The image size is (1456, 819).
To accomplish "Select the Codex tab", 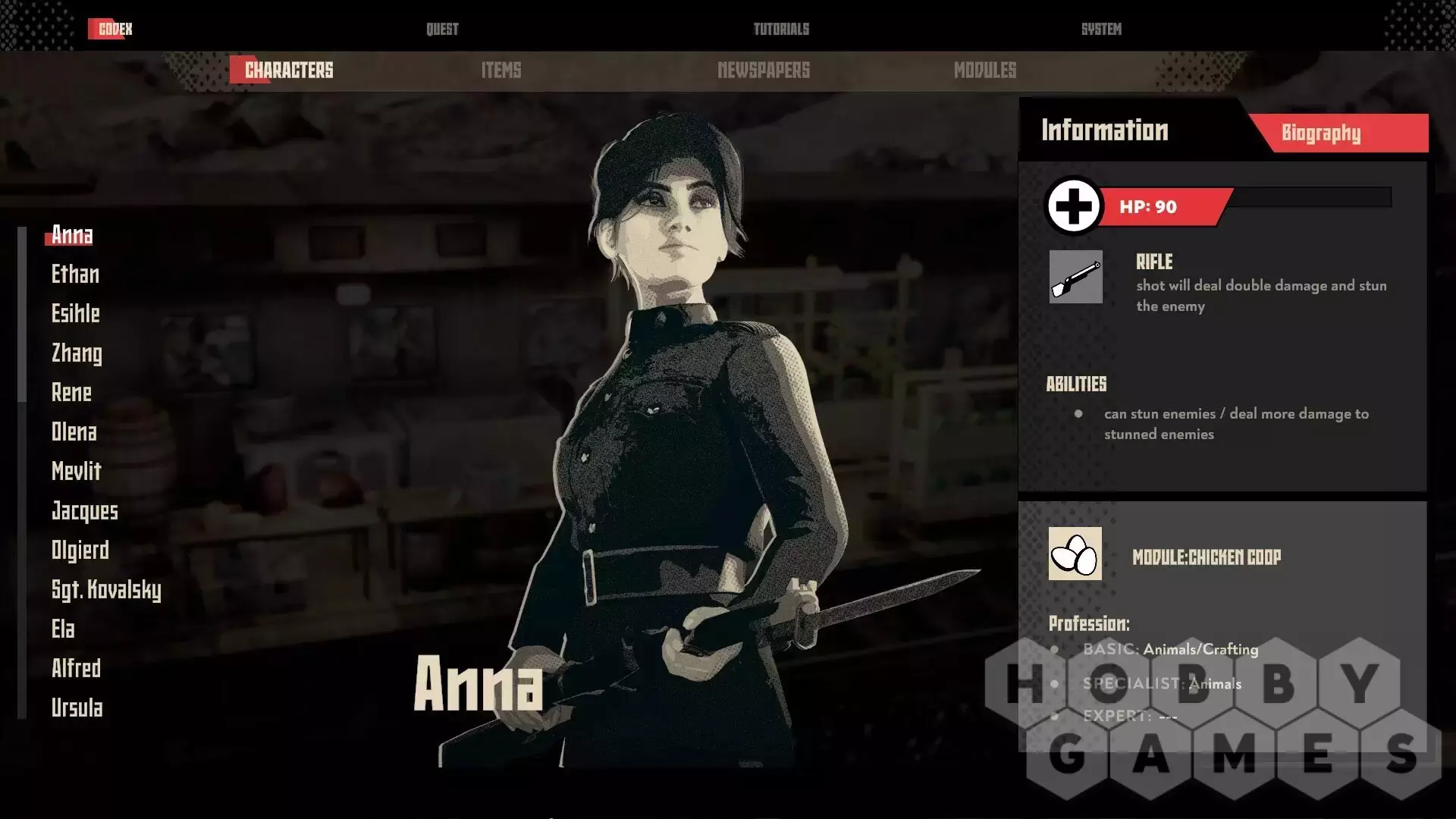I will 115,29.
